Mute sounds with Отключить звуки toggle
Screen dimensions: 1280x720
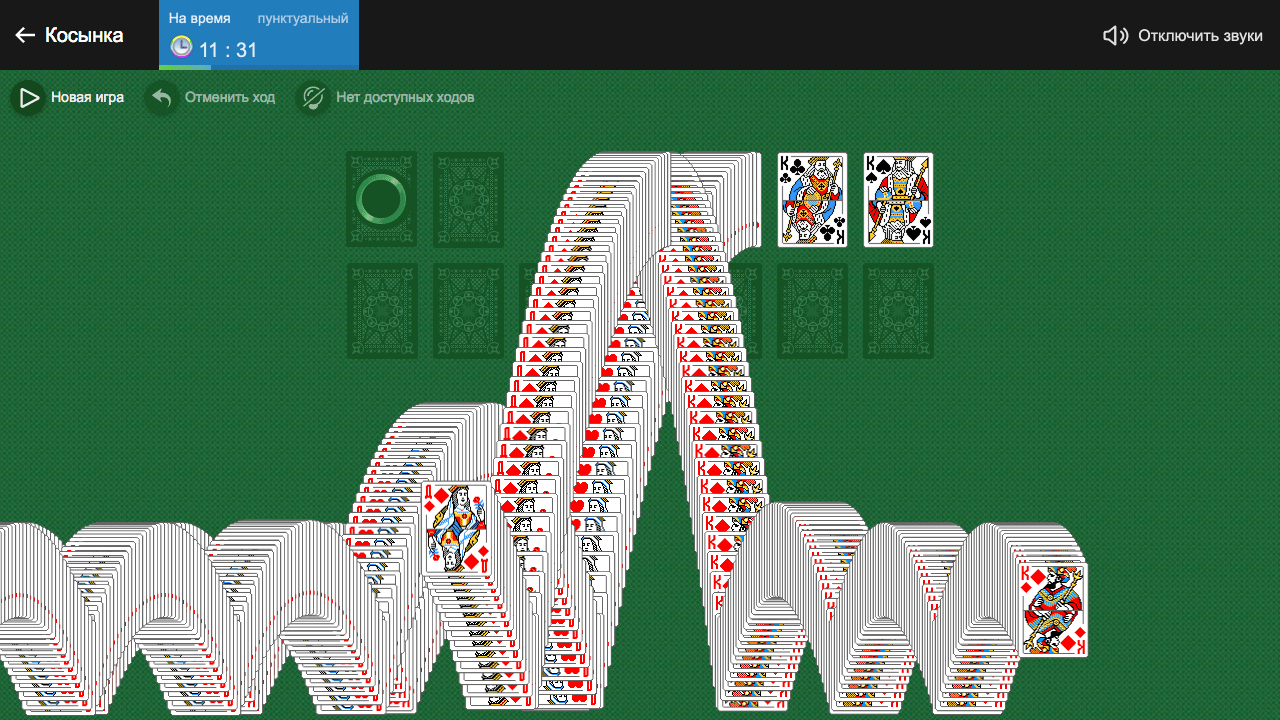[1200, 34]
